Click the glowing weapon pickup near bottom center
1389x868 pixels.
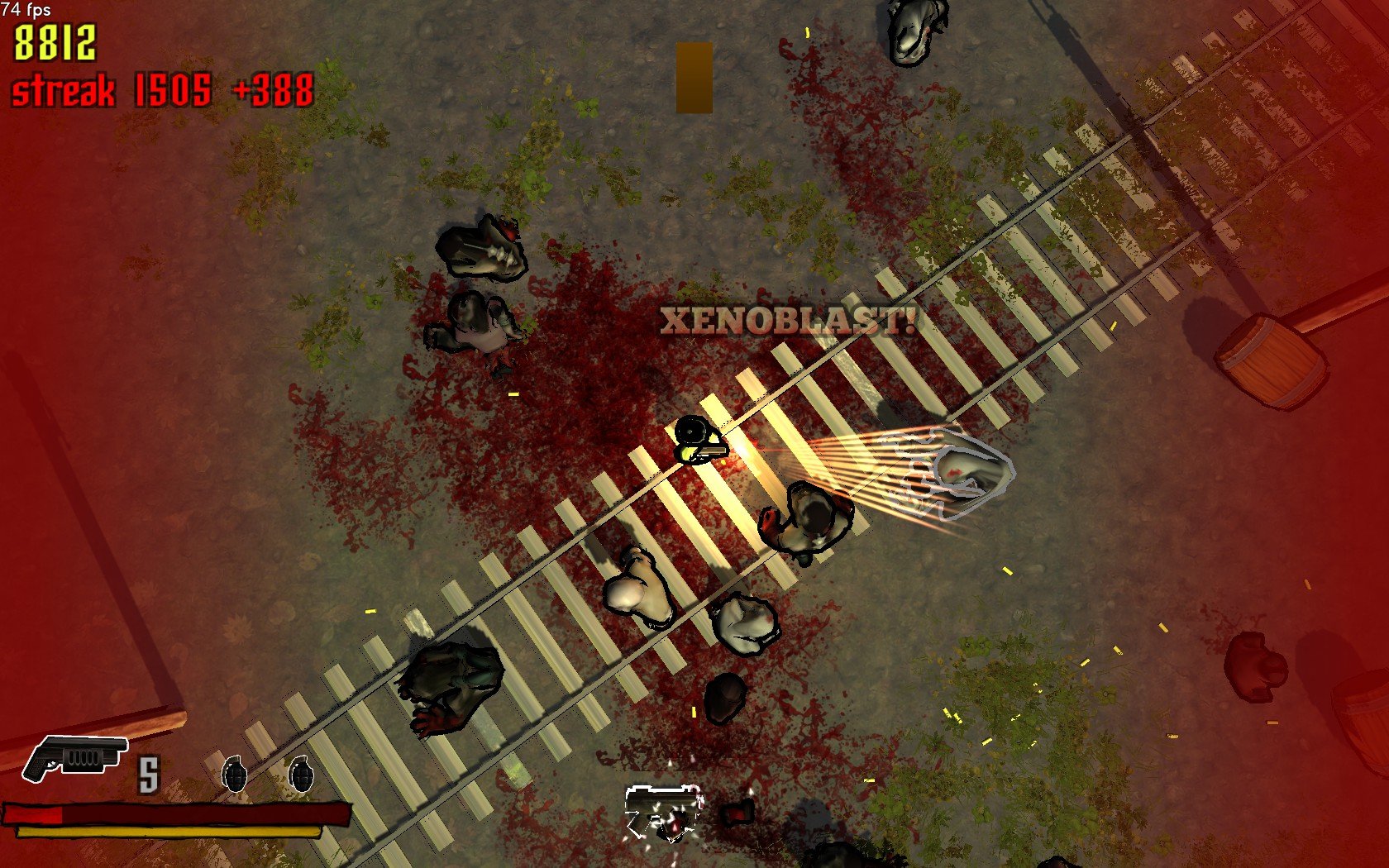661,810
